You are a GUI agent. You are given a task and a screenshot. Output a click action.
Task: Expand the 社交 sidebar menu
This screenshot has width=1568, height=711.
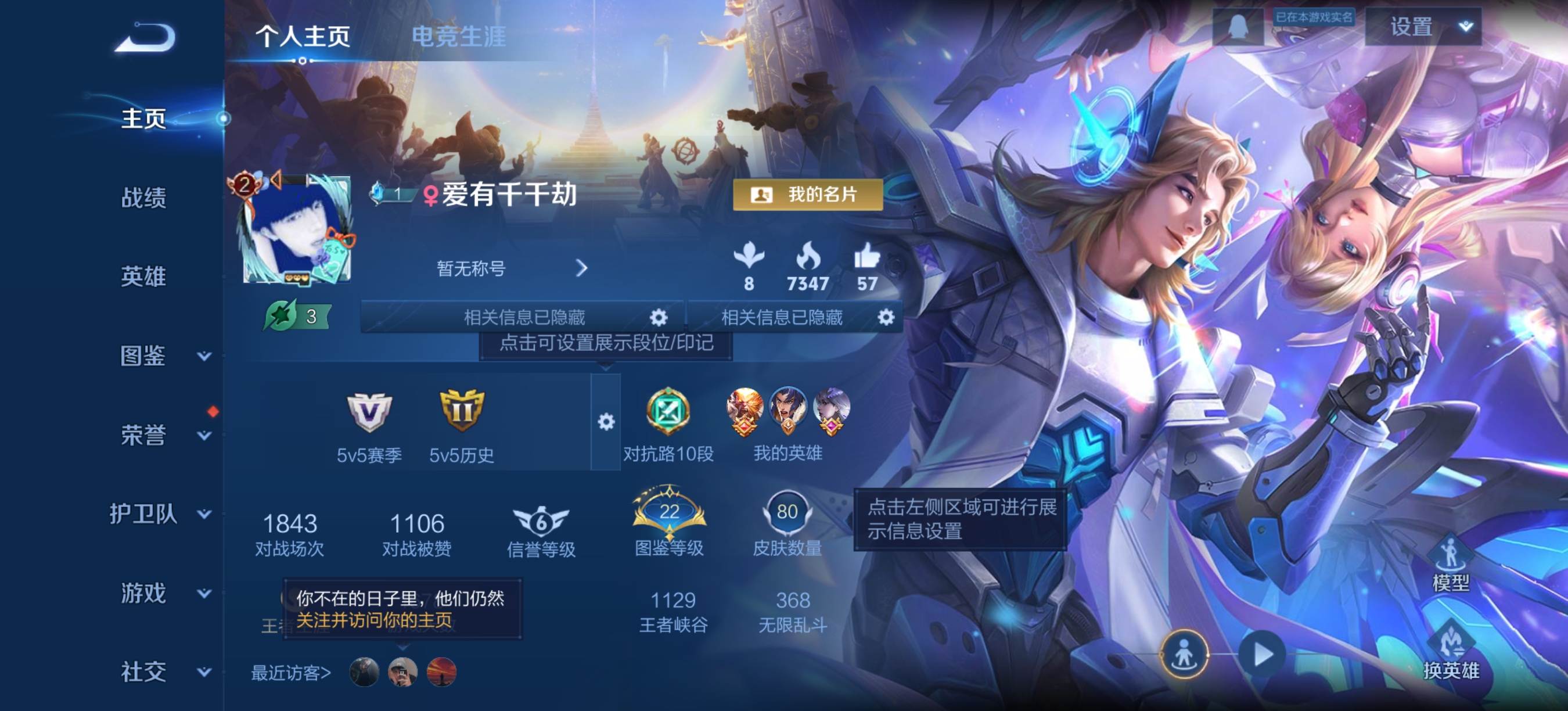click(x=161, y=671)
